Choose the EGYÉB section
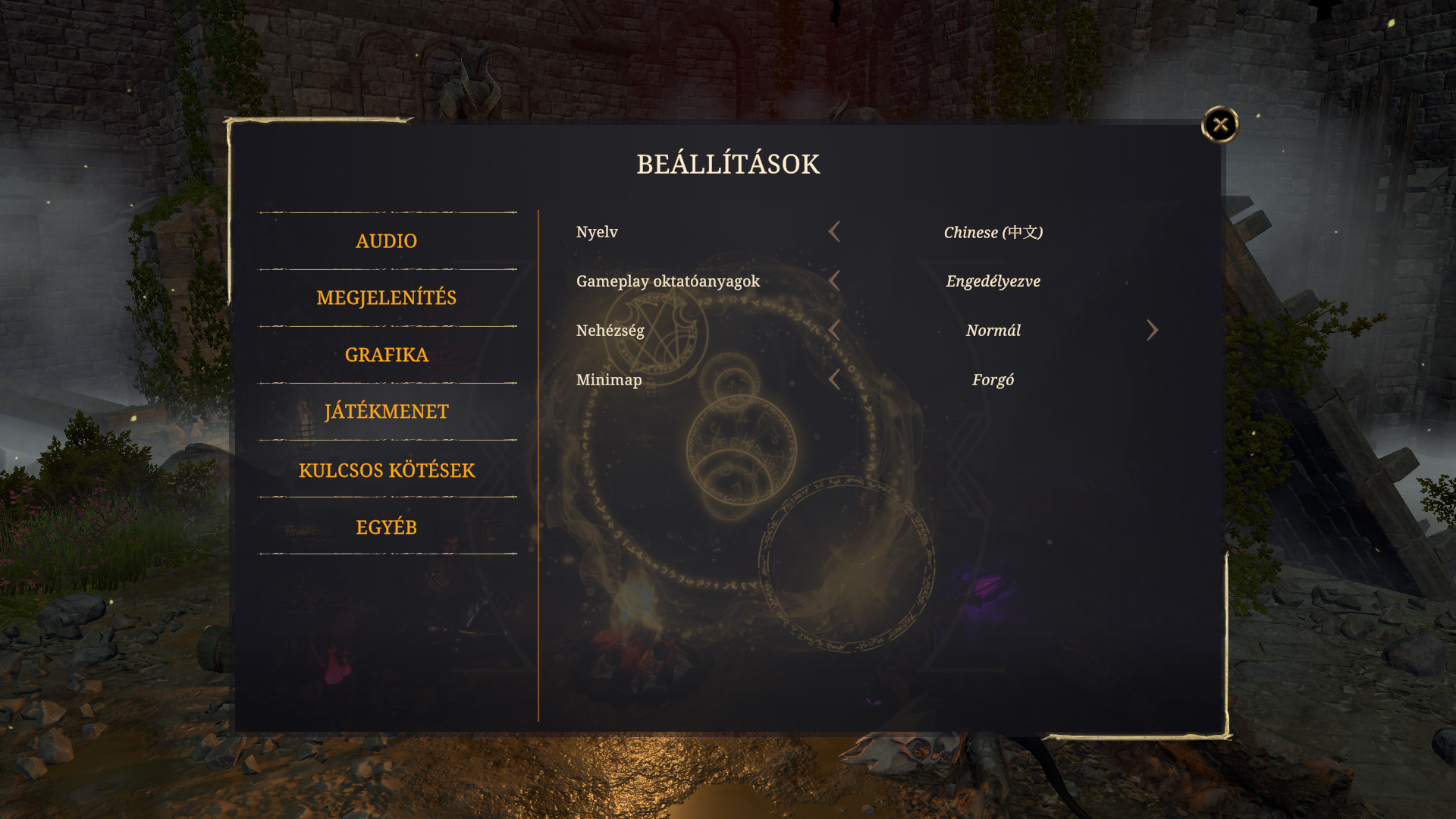1456x819 pixels. click(387, 527)
